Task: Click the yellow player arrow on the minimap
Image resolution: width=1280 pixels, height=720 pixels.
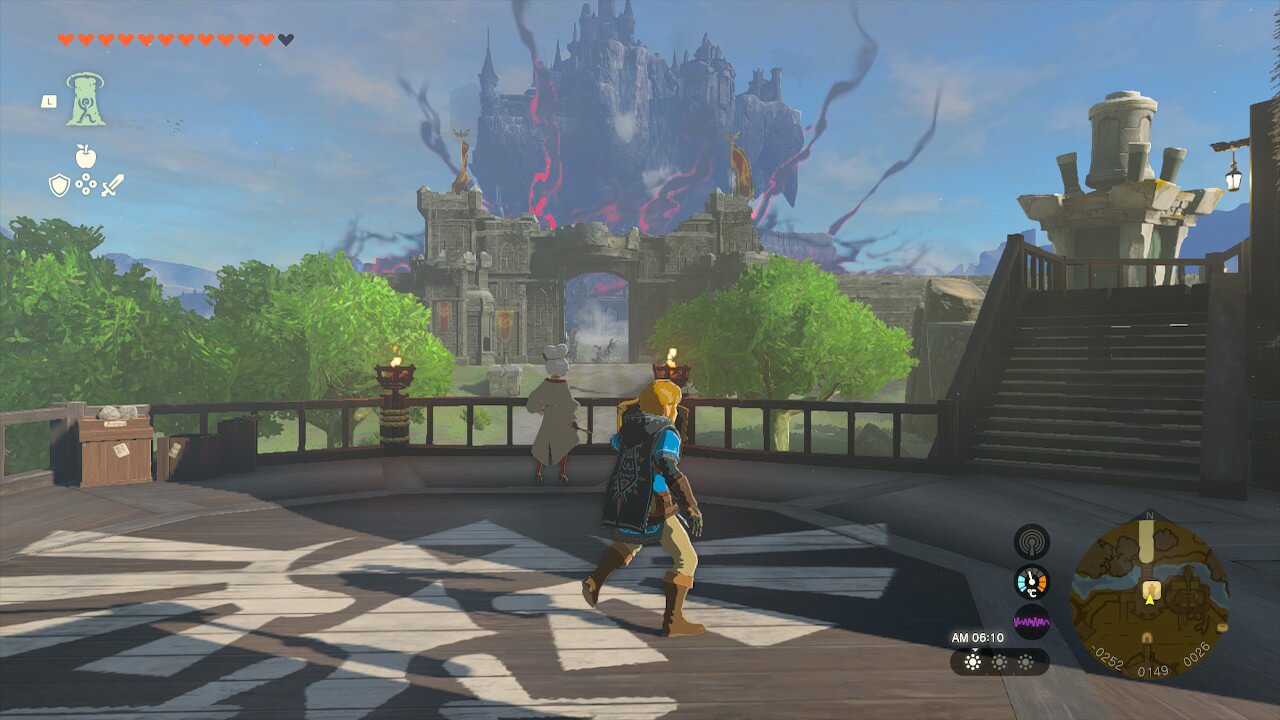Action: tap(1149, 599)
